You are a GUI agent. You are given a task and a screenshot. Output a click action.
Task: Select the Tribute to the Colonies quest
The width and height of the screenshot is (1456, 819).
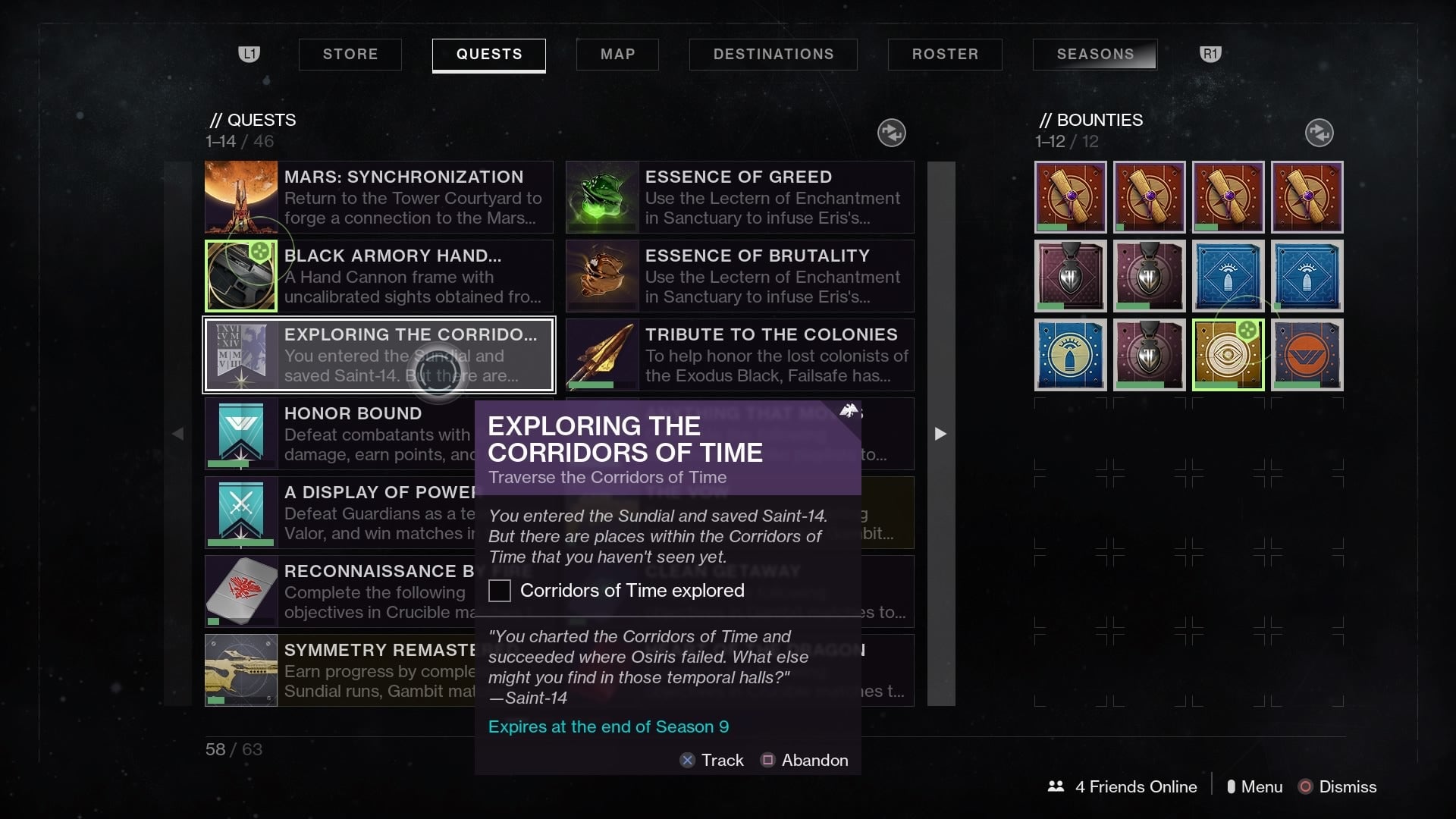coord(739,355)
